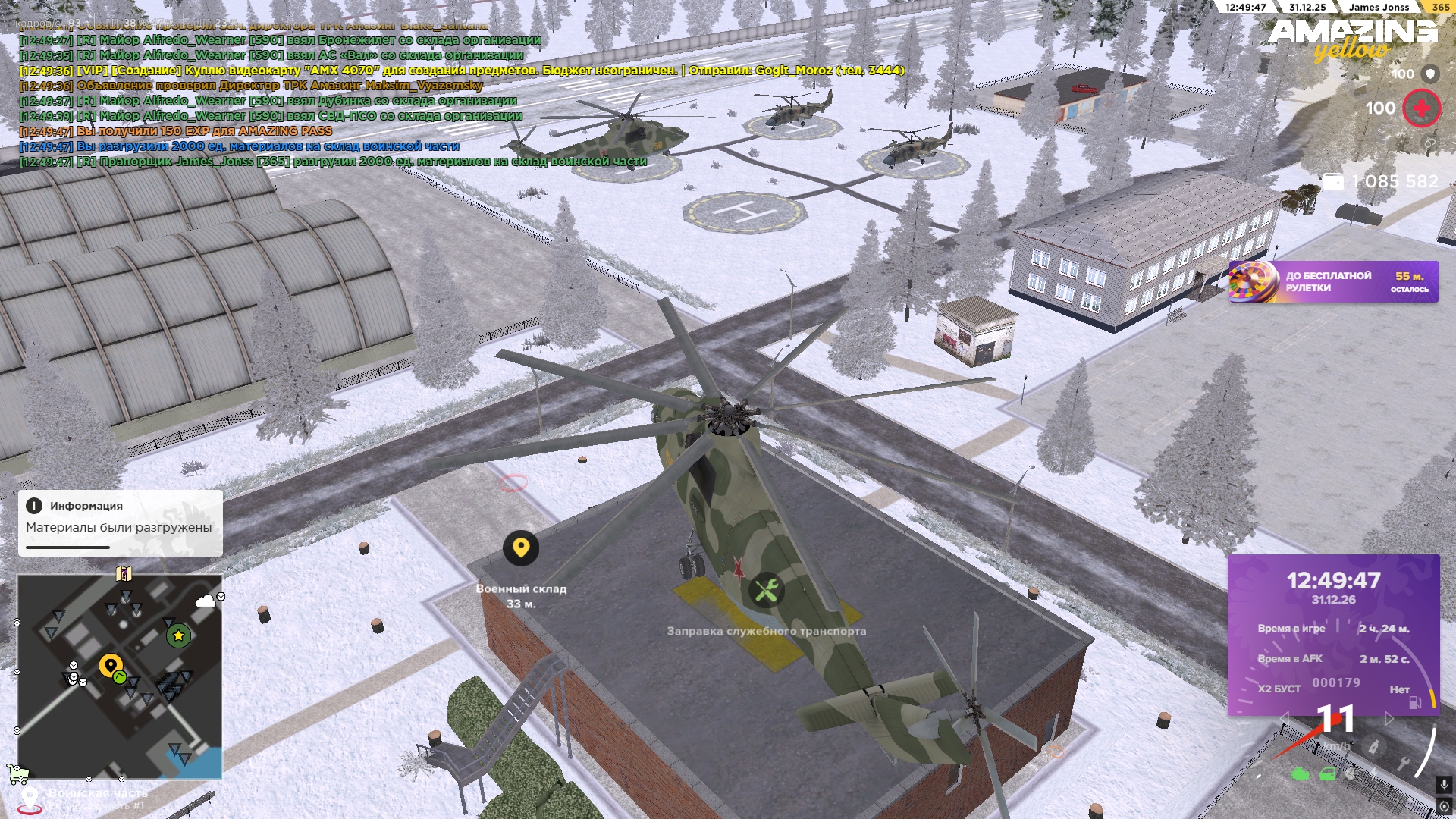Click the cloud weather icon on minimap
This screenshot has height=819, width=1456.
coord(205,602)
